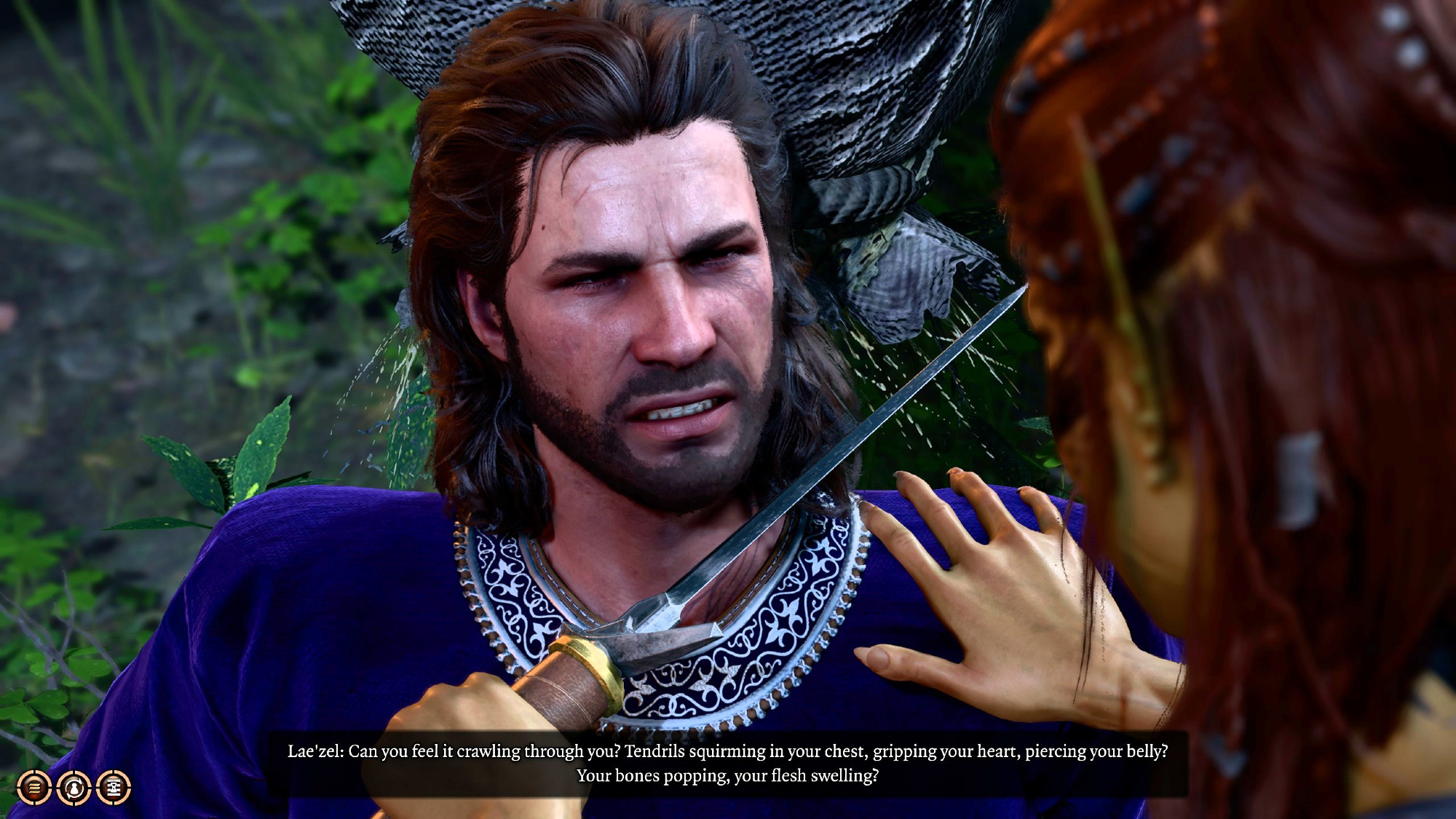Click the character swap icon with circular arrows

[74, 787]
